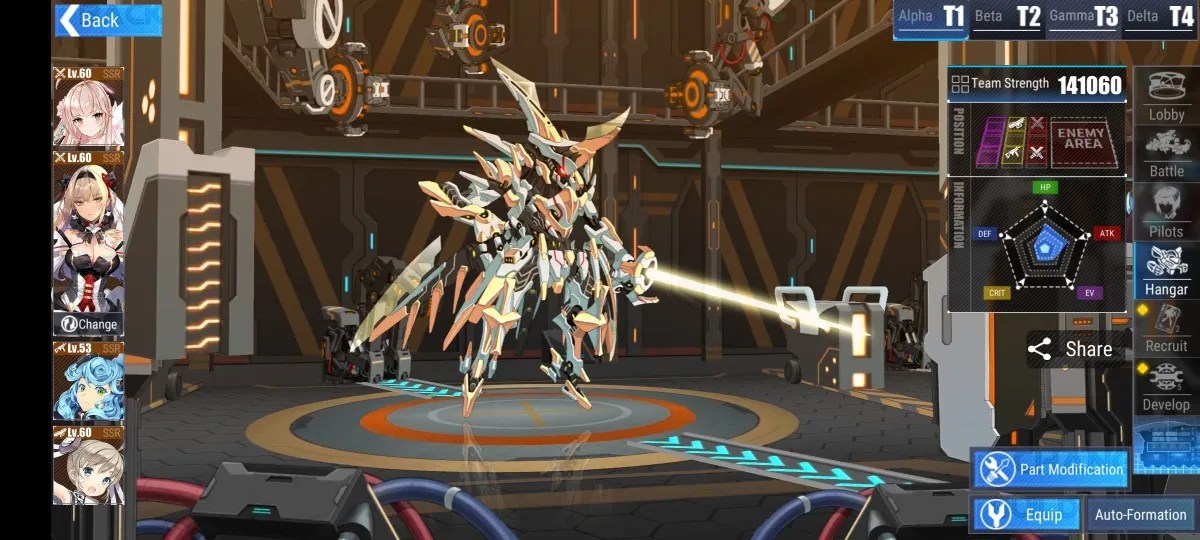Open the Pilots menu
Image resolution: width=1200 pixels, height=540 pixels.
tap(1166, 213)
